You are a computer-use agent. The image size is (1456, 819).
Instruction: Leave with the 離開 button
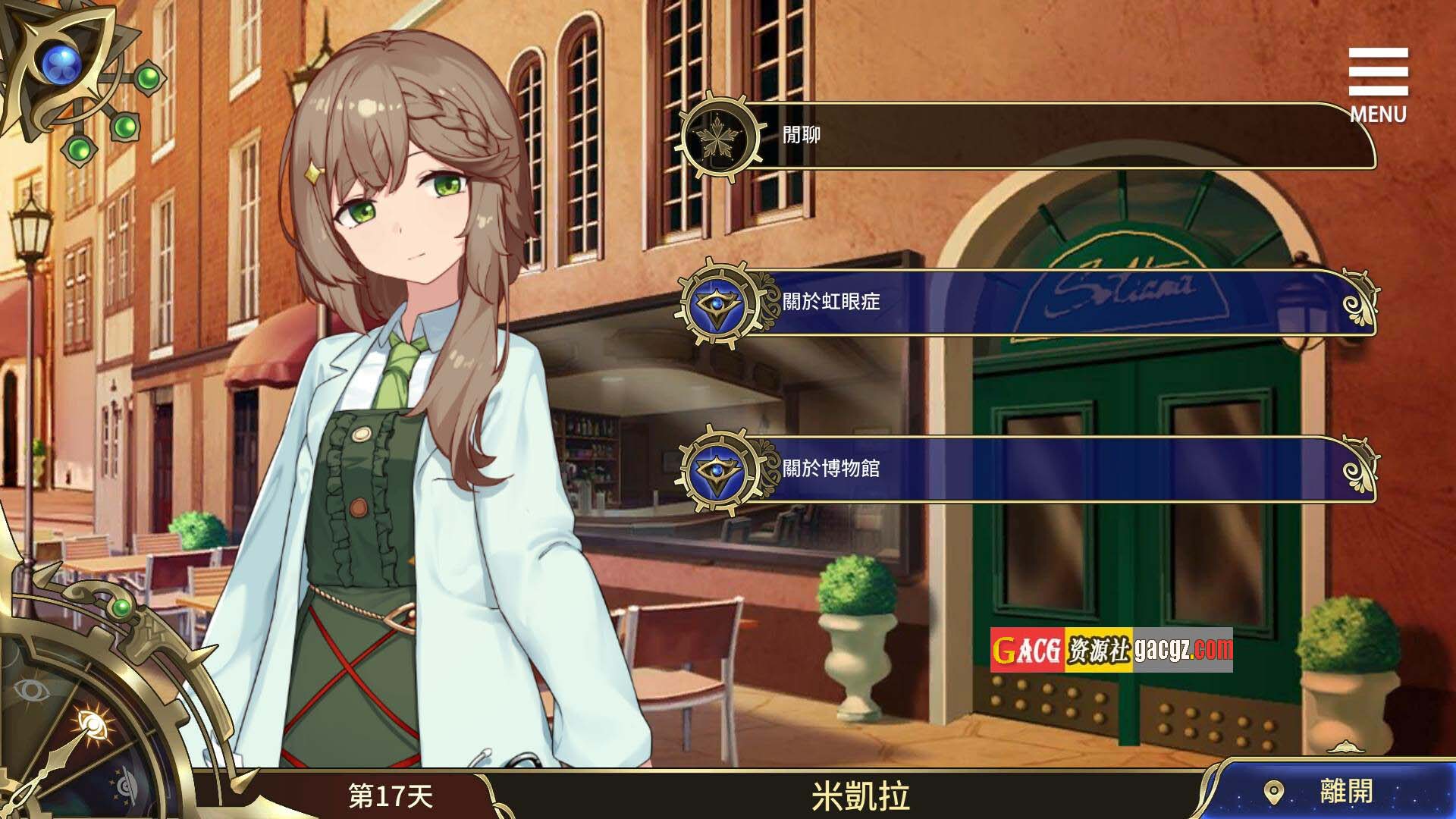tap(1335, 792)
